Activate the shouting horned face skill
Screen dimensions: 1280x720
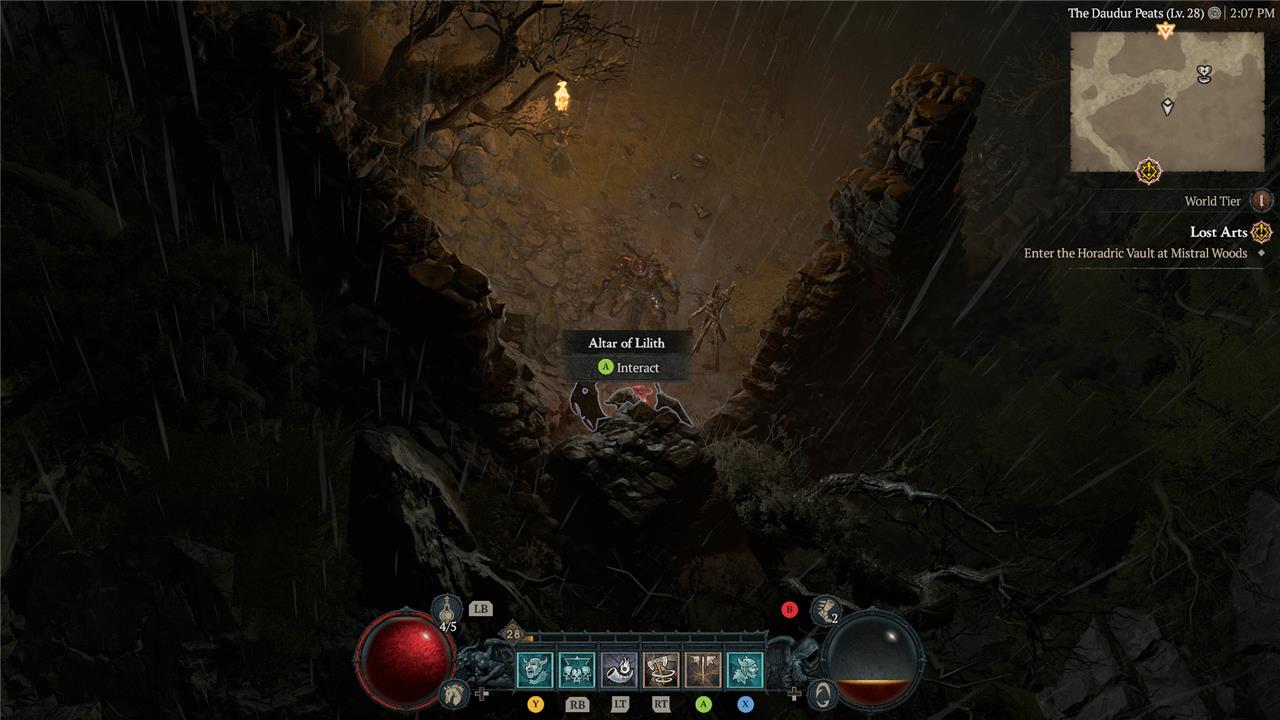pos(535,669)
